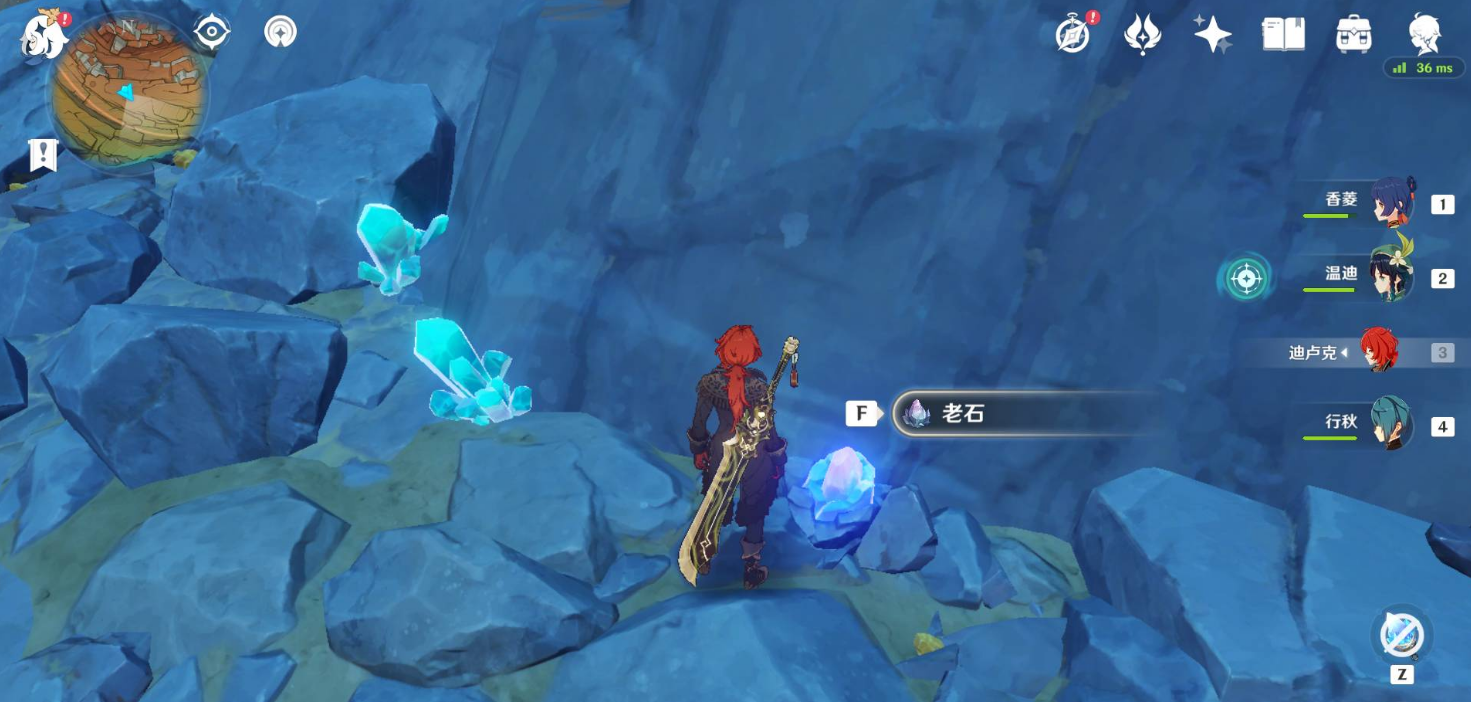Open the circular minimap
Viewport: 1471px width, 702px height.
click(128, 91)
